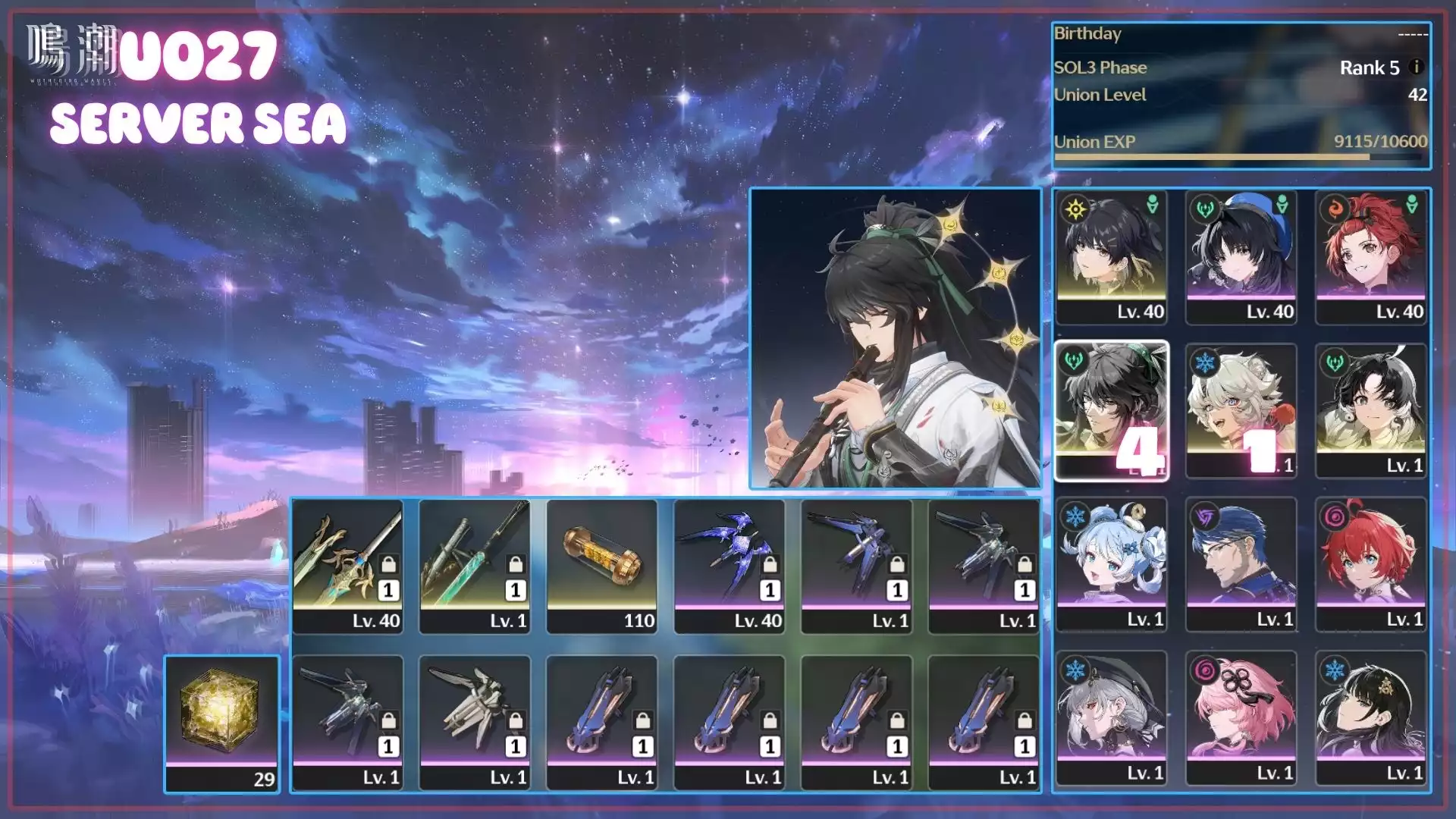The width and height of the screenshot is (1456, 819).
Task: Select red-haired Chixia at Lv. 40
Action: pyautogui.click(x=1371, y=257)
